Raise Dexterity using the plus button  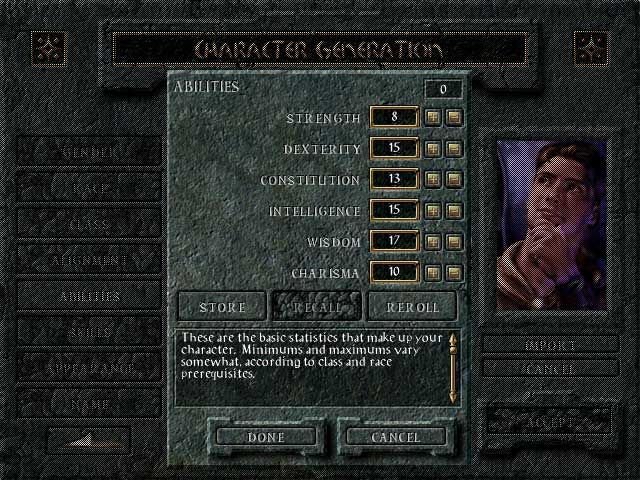click(433, 149)
